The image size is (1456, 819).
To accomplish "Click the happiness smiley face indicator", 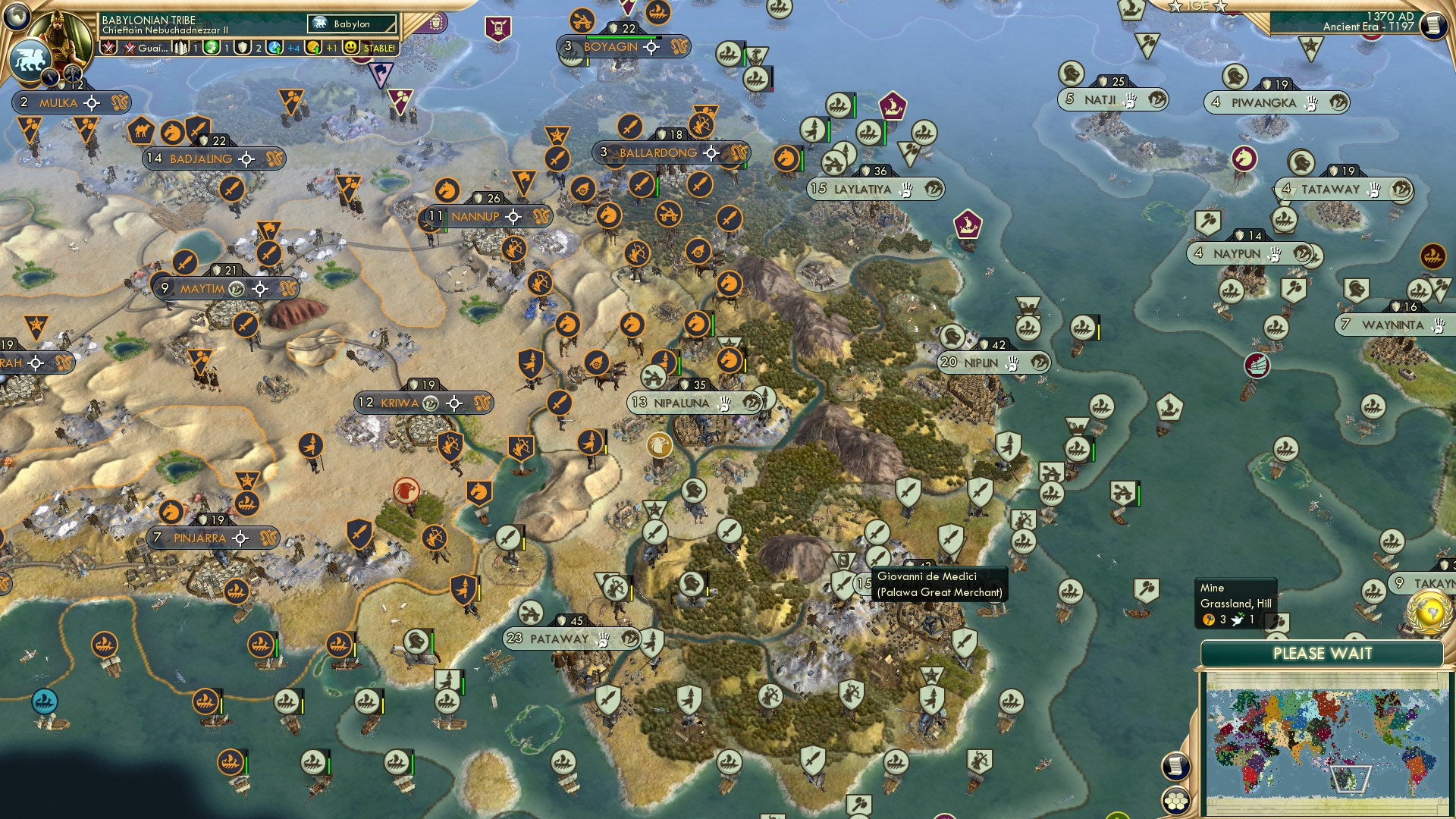I will pyautogui.click(x=350, y=48).
